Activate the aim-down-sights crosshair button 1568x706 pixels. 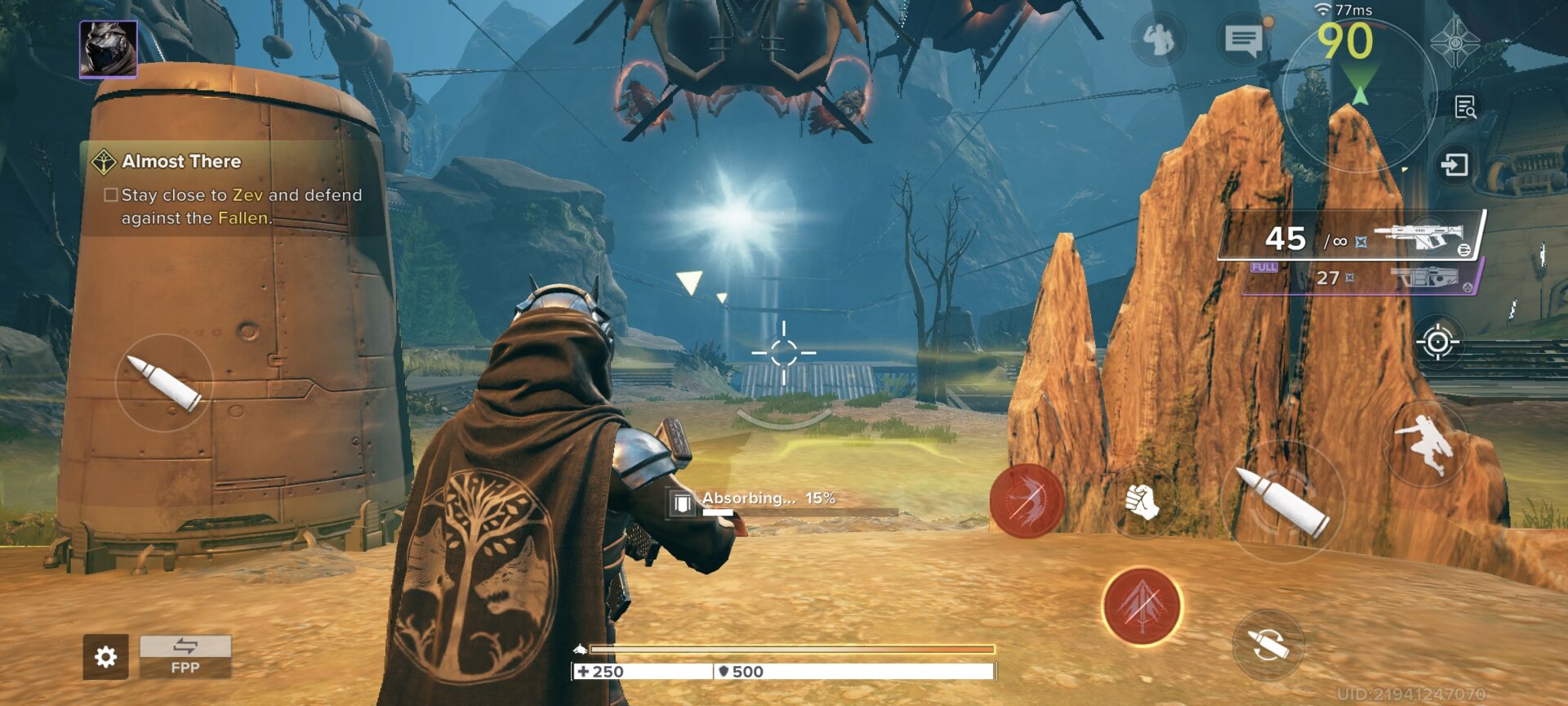[1438, 342]
